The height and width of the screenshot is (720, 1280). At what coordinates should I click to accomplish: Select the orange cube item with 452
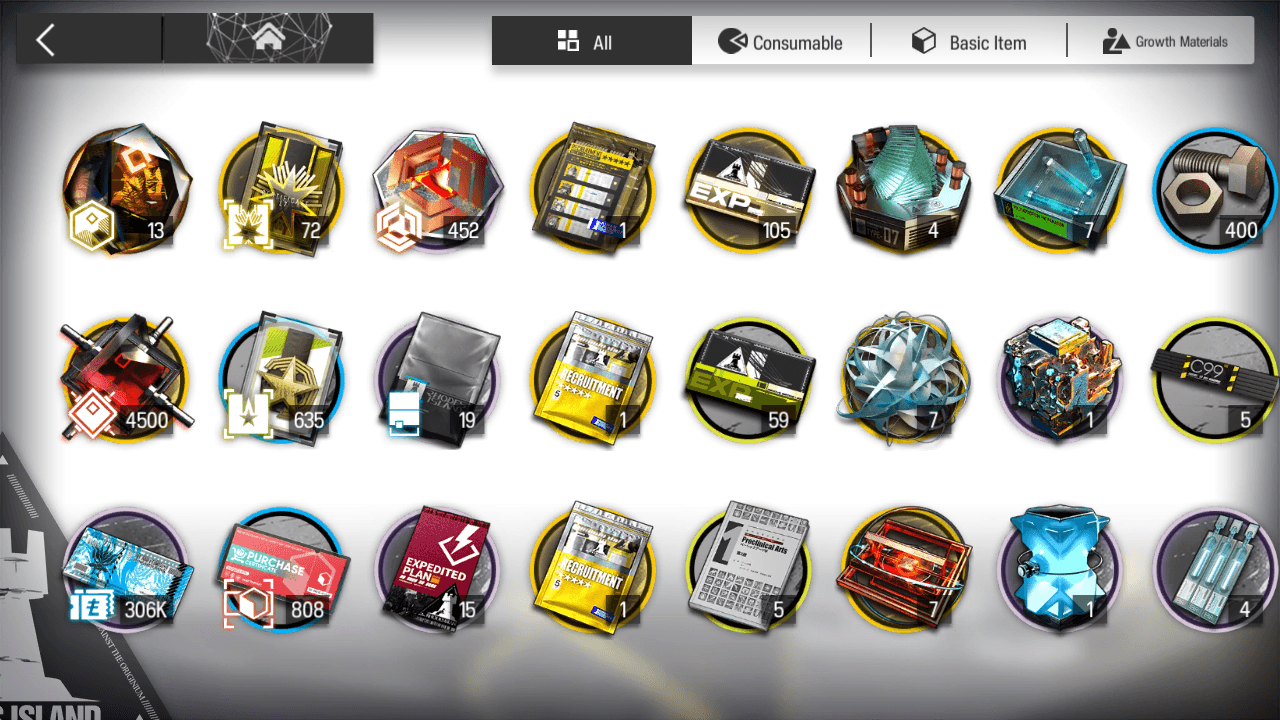(436, 190)
